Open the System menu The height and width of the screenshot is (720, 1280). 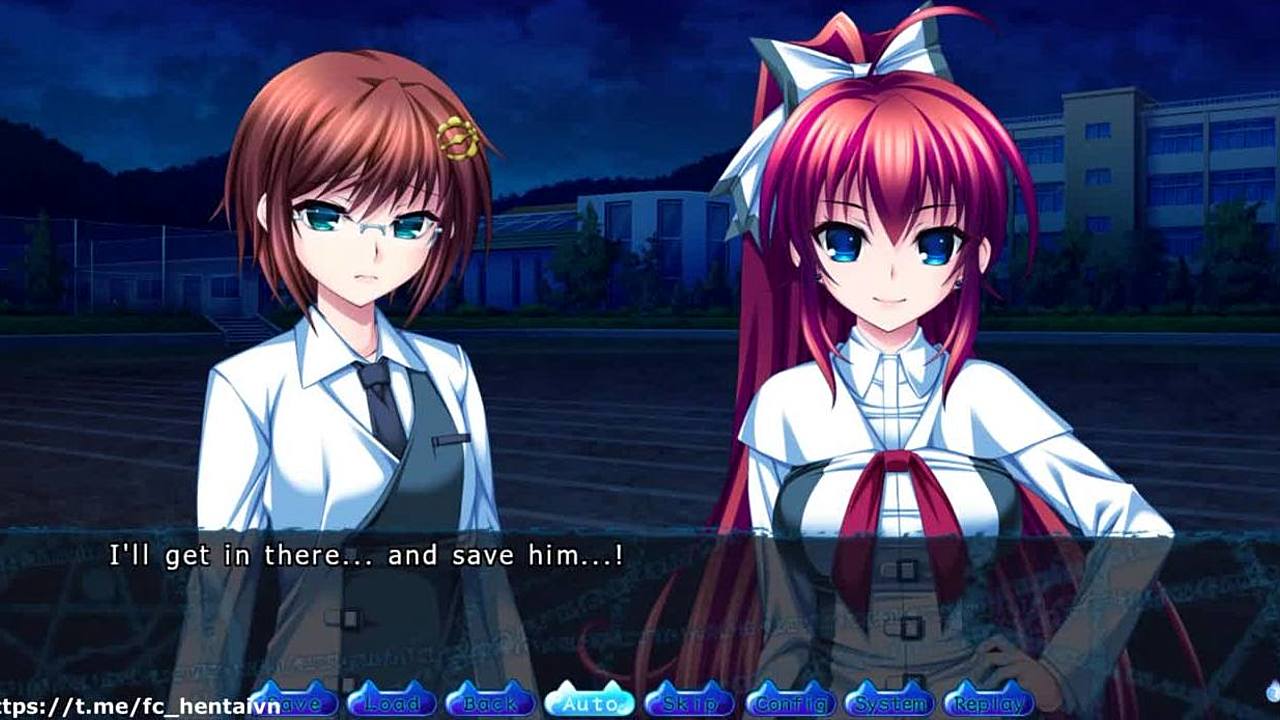890,702
